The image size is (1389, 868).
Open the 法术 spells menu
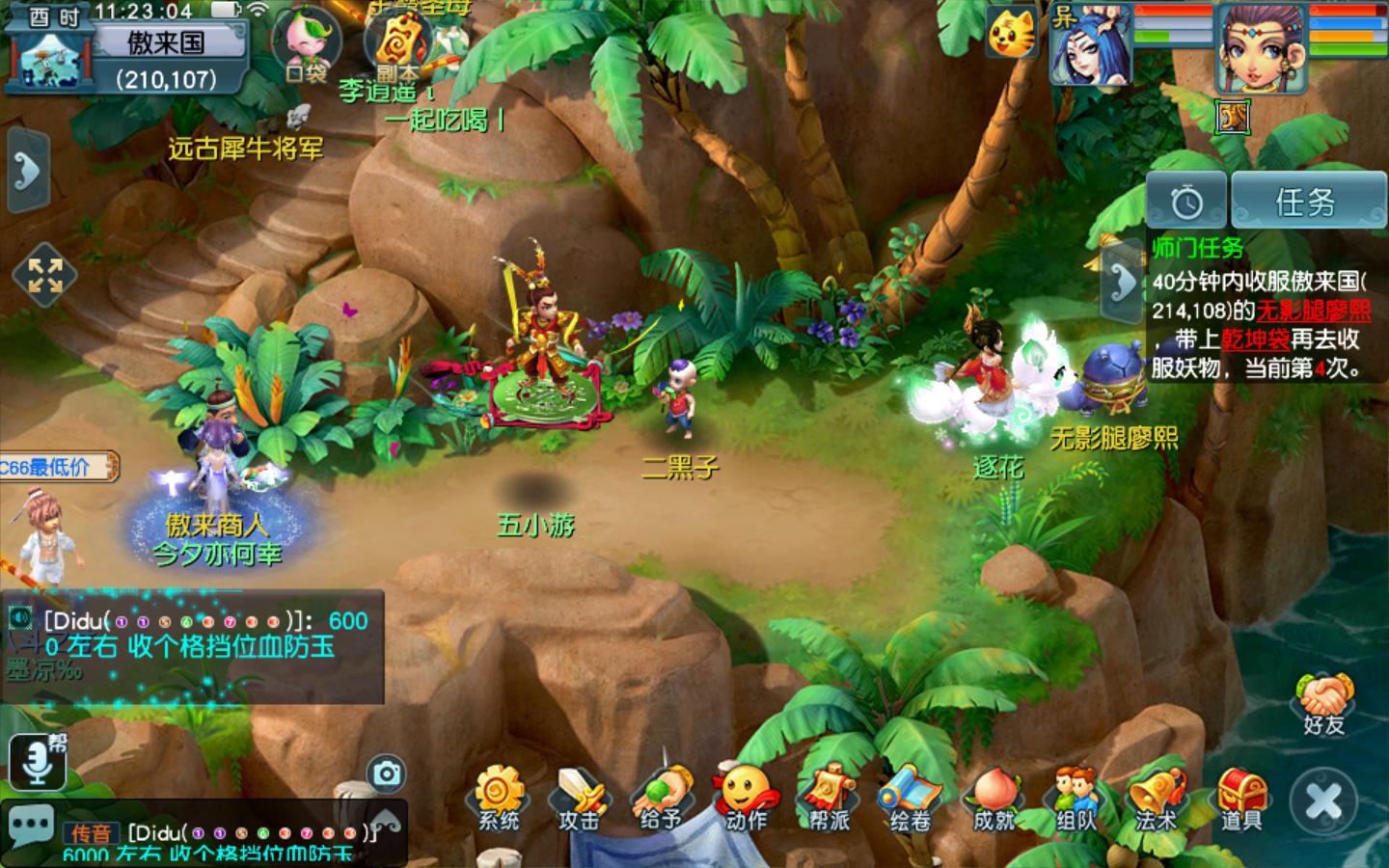click(x=1157, y=797)
